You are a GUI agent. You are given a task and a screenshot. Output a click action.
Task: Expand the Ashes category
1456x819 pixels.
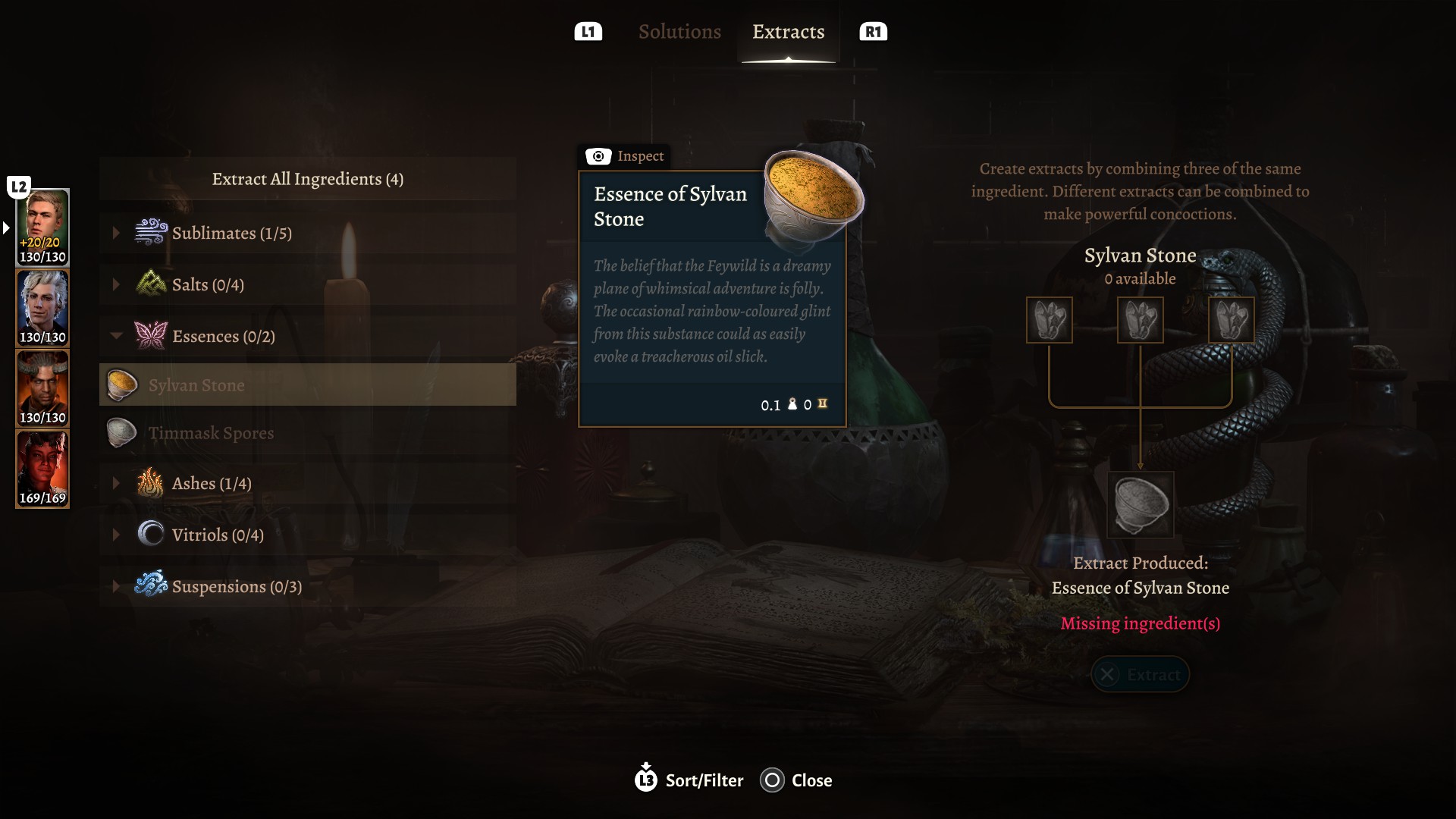pyautogui.click(x=211, y=483)
